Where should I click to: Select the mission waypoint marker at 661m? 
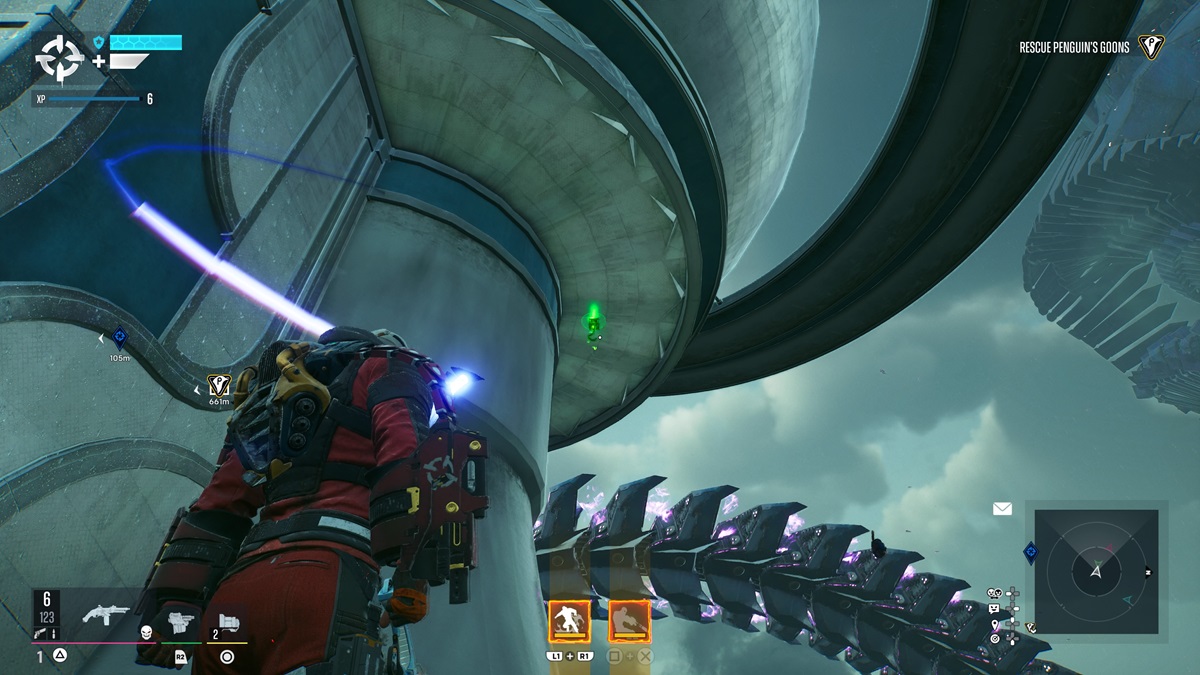click(x=219, y=384)
